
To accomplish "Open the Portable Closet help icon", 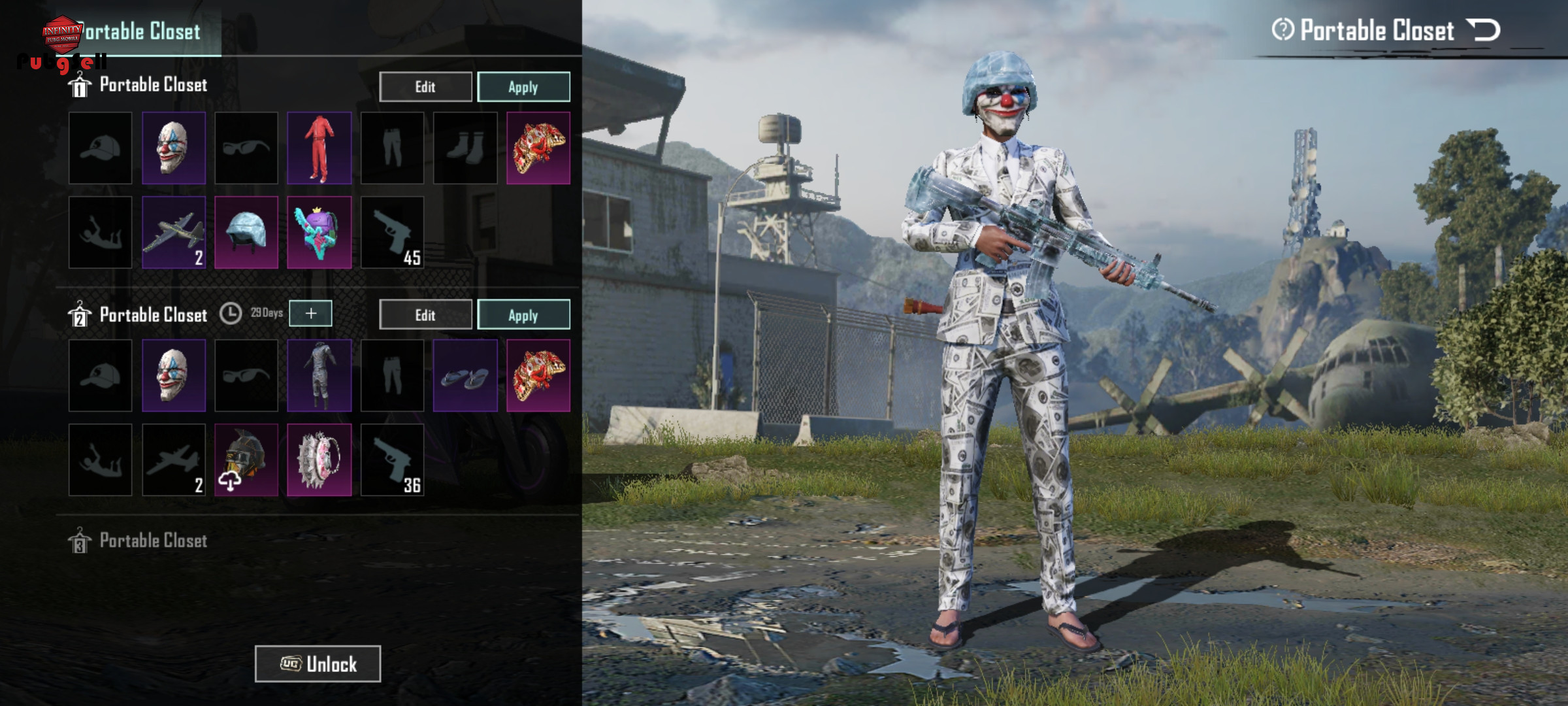I will coord(1282,29).
